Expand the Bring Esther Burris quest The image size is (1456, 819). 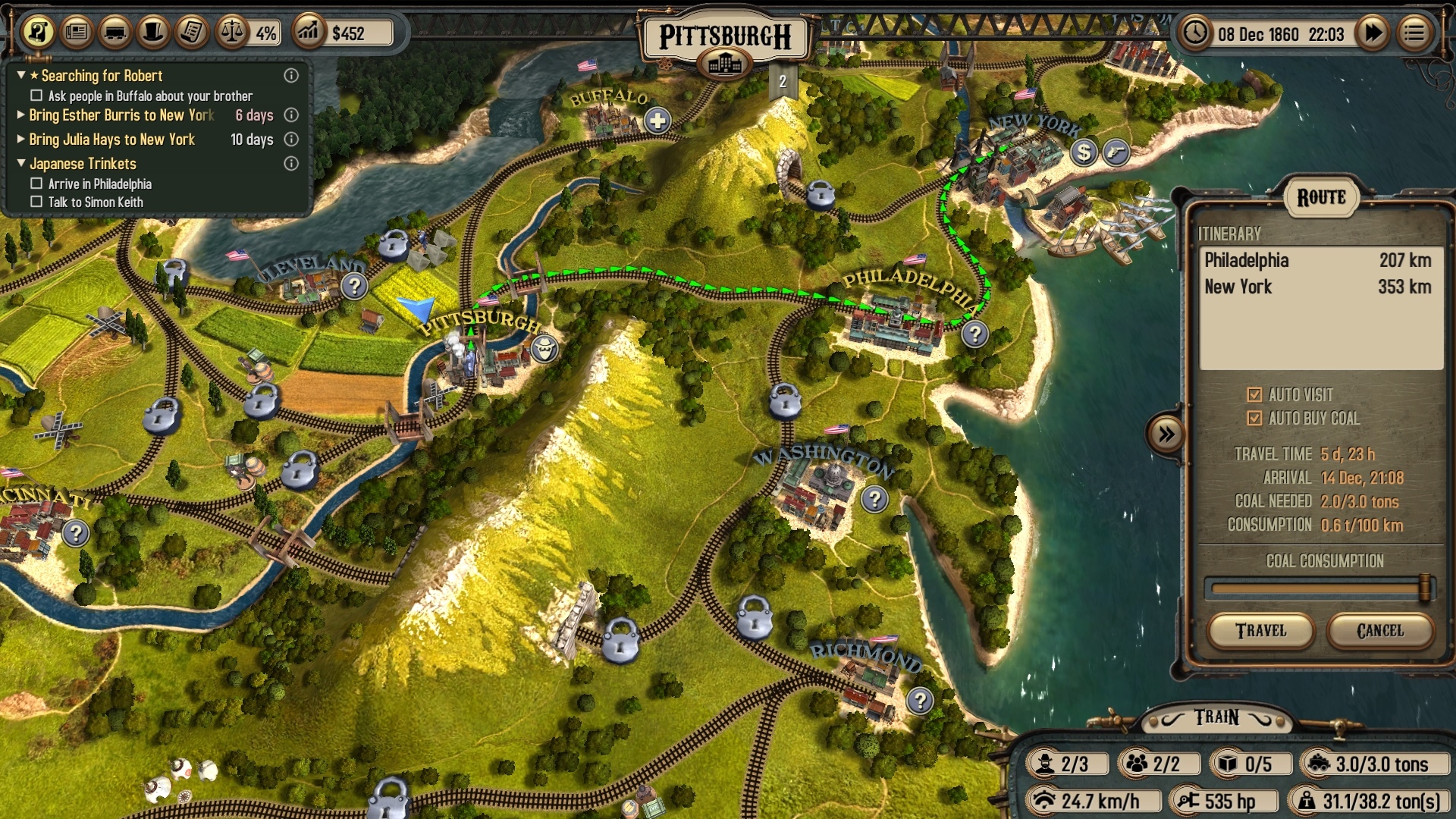pyautogui.click(x=20, y=115)
